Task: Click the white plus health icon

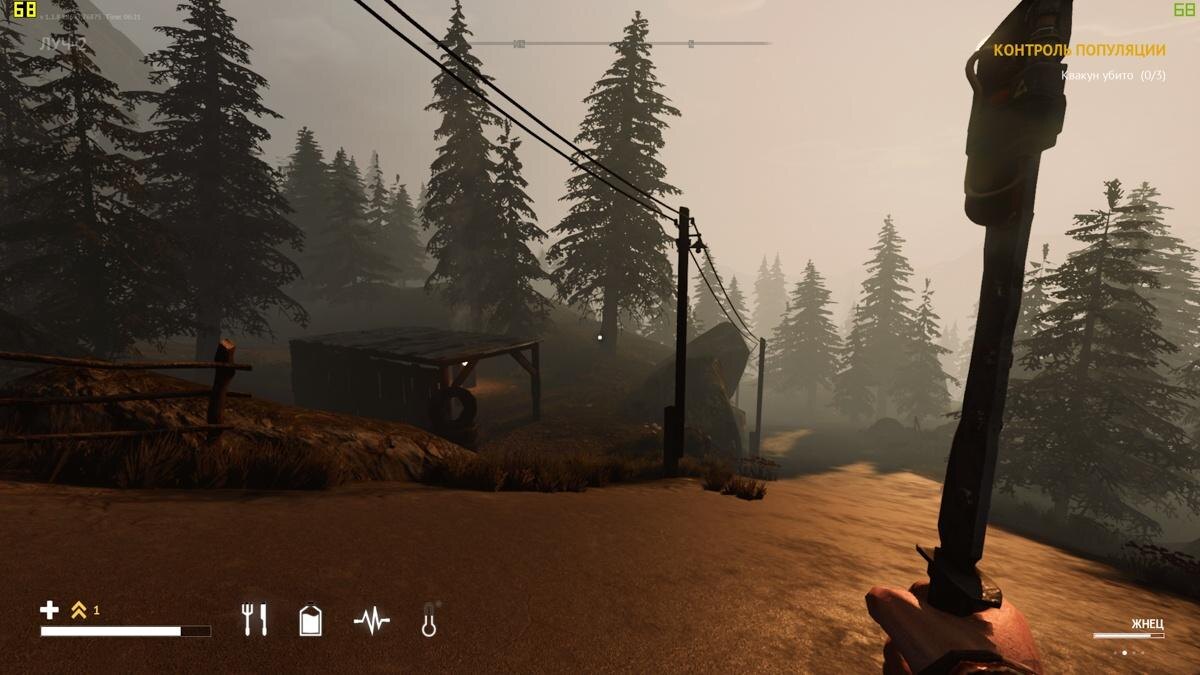Action: click(49, 609)
